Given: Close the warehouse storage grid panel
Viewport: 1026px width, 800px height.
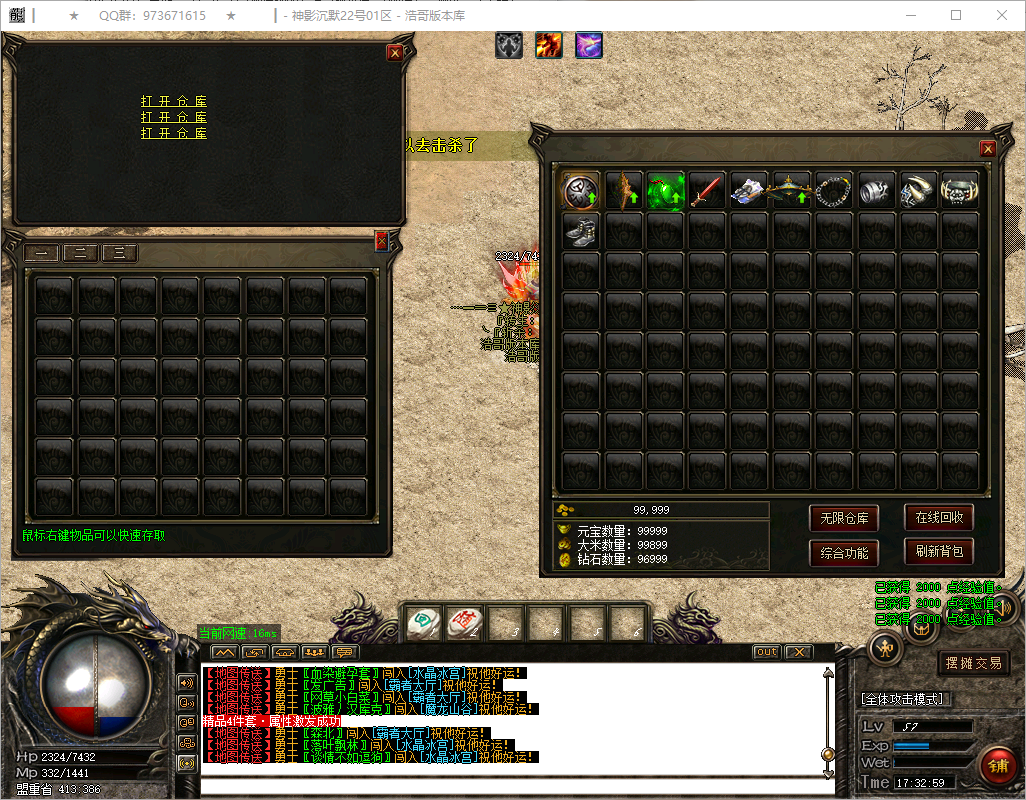Looking at the screenshot, I should [381, 240].
